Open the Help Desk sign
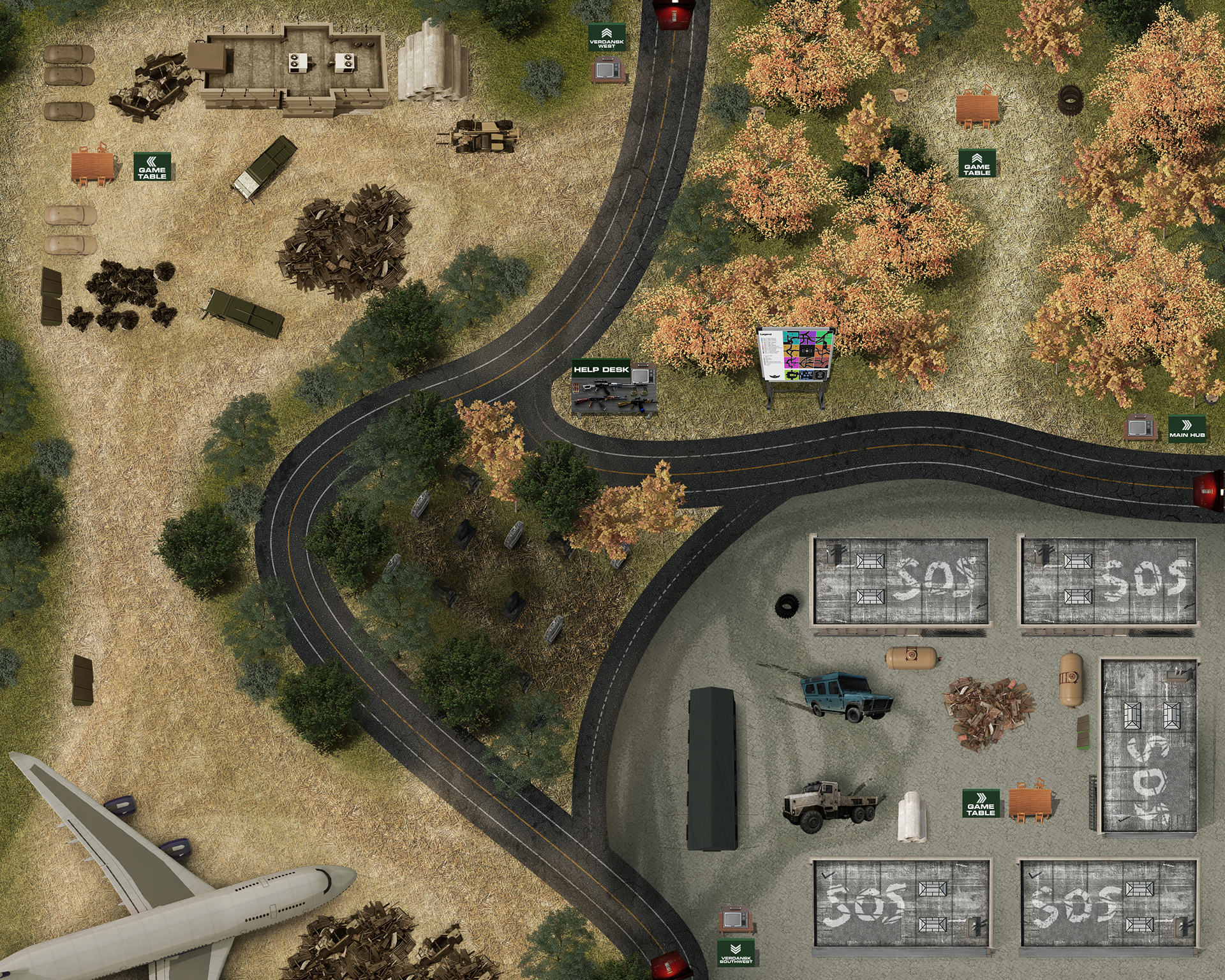The height and width of the screenshot is (980, 1225). (x=601, y=369)
